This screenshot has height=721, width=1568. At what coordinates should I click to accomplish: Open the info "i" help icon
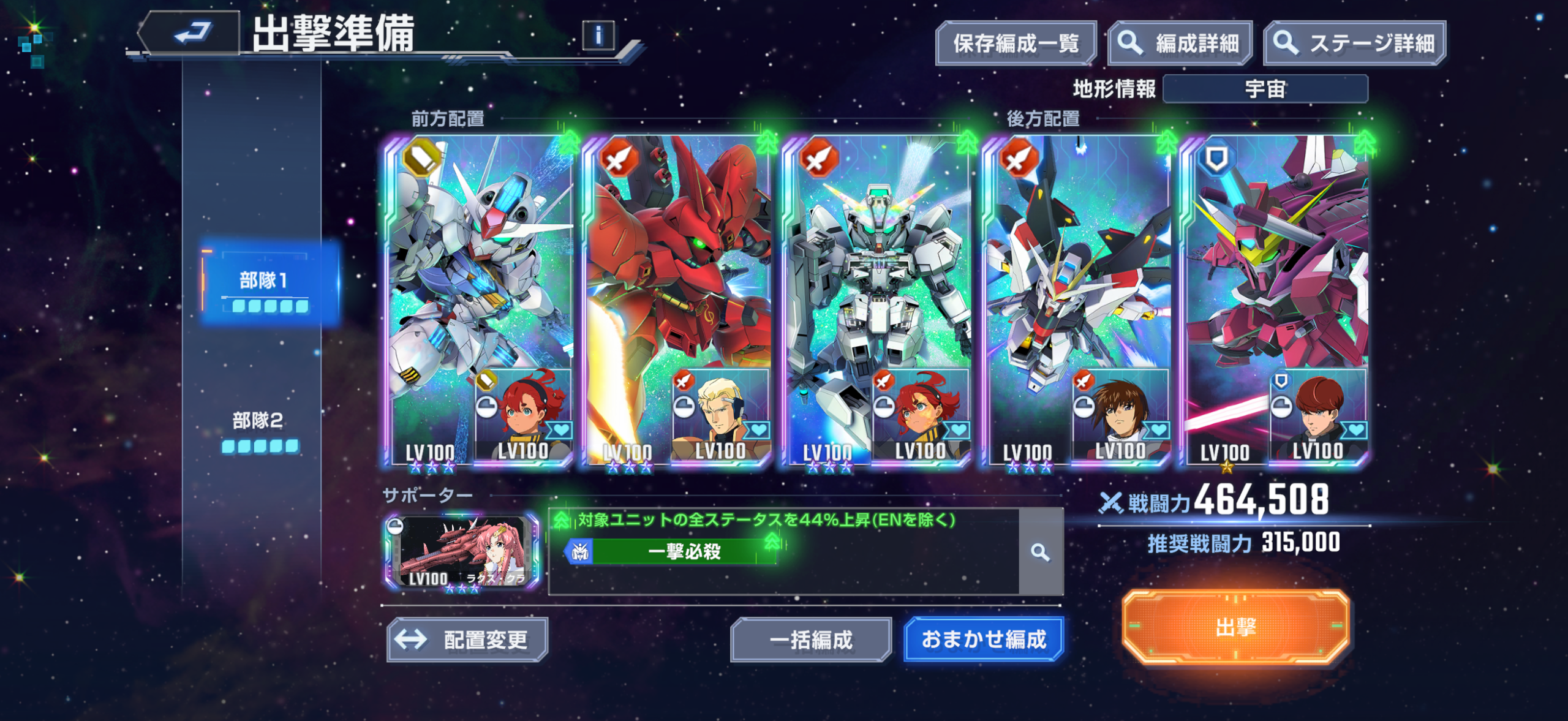point(598,36)
